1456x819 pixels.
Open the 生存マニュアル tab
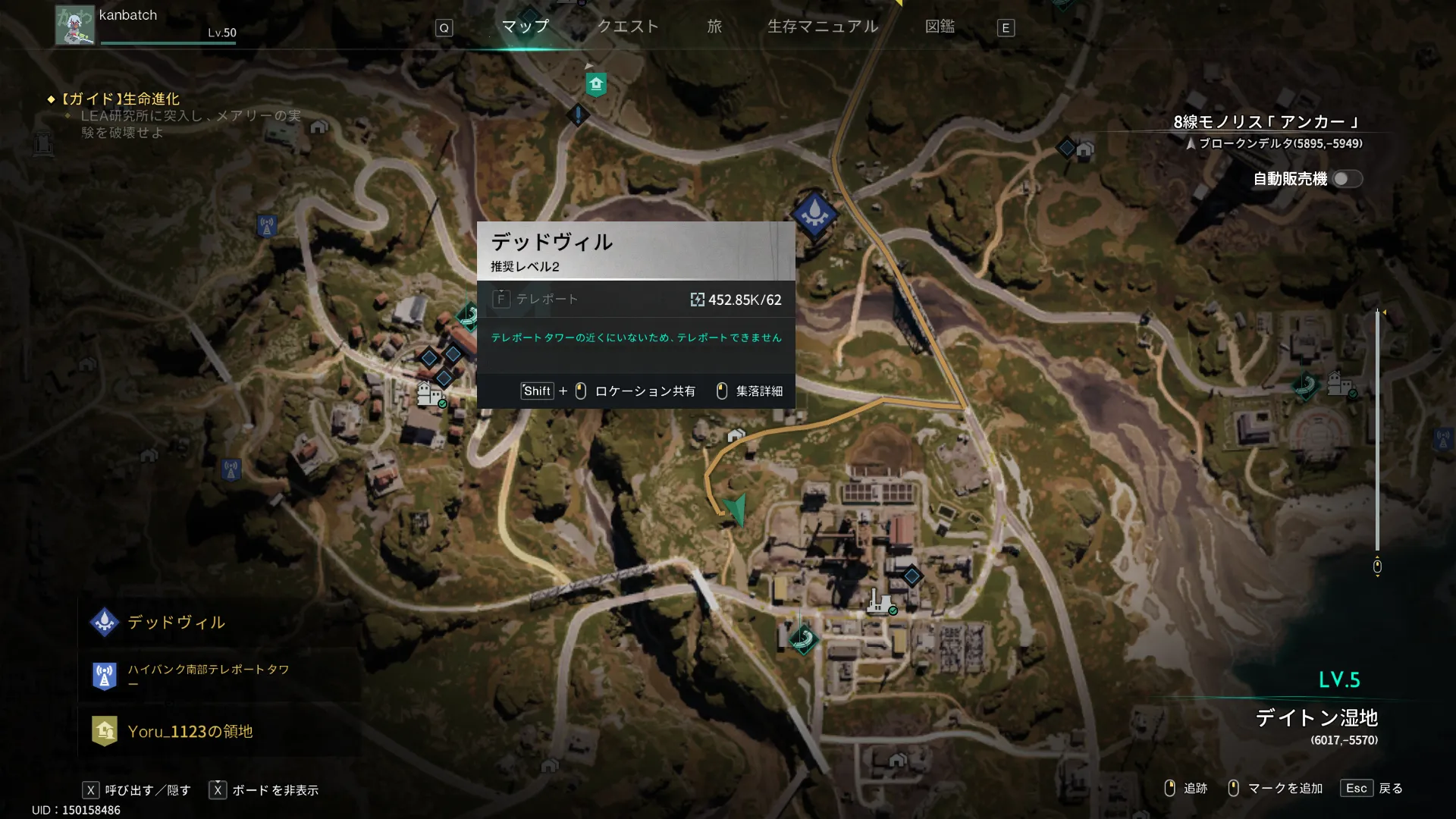pyautogui.click(x=823, y=27)
